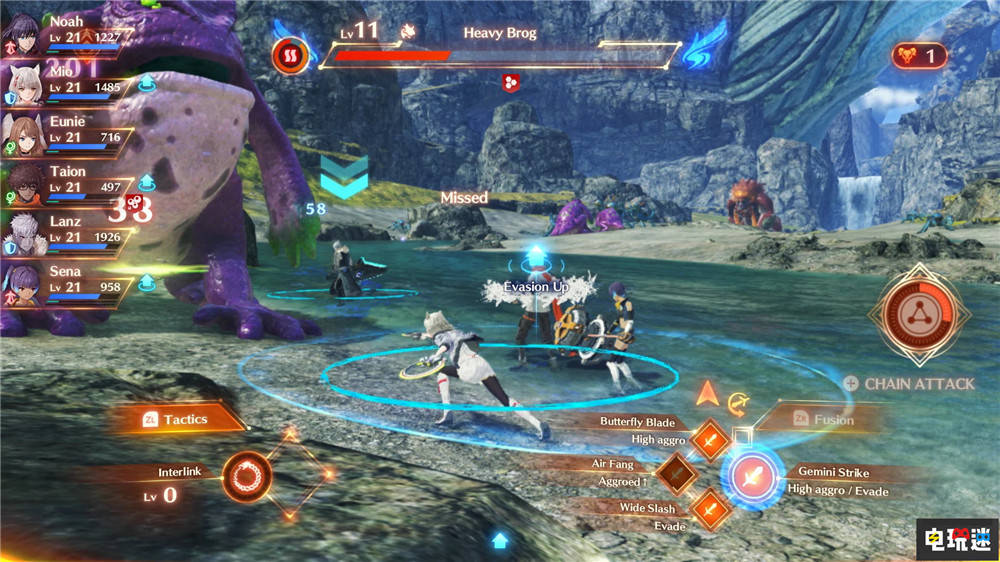
Task: Select Lanz in the party list
Action: [22, 232]
